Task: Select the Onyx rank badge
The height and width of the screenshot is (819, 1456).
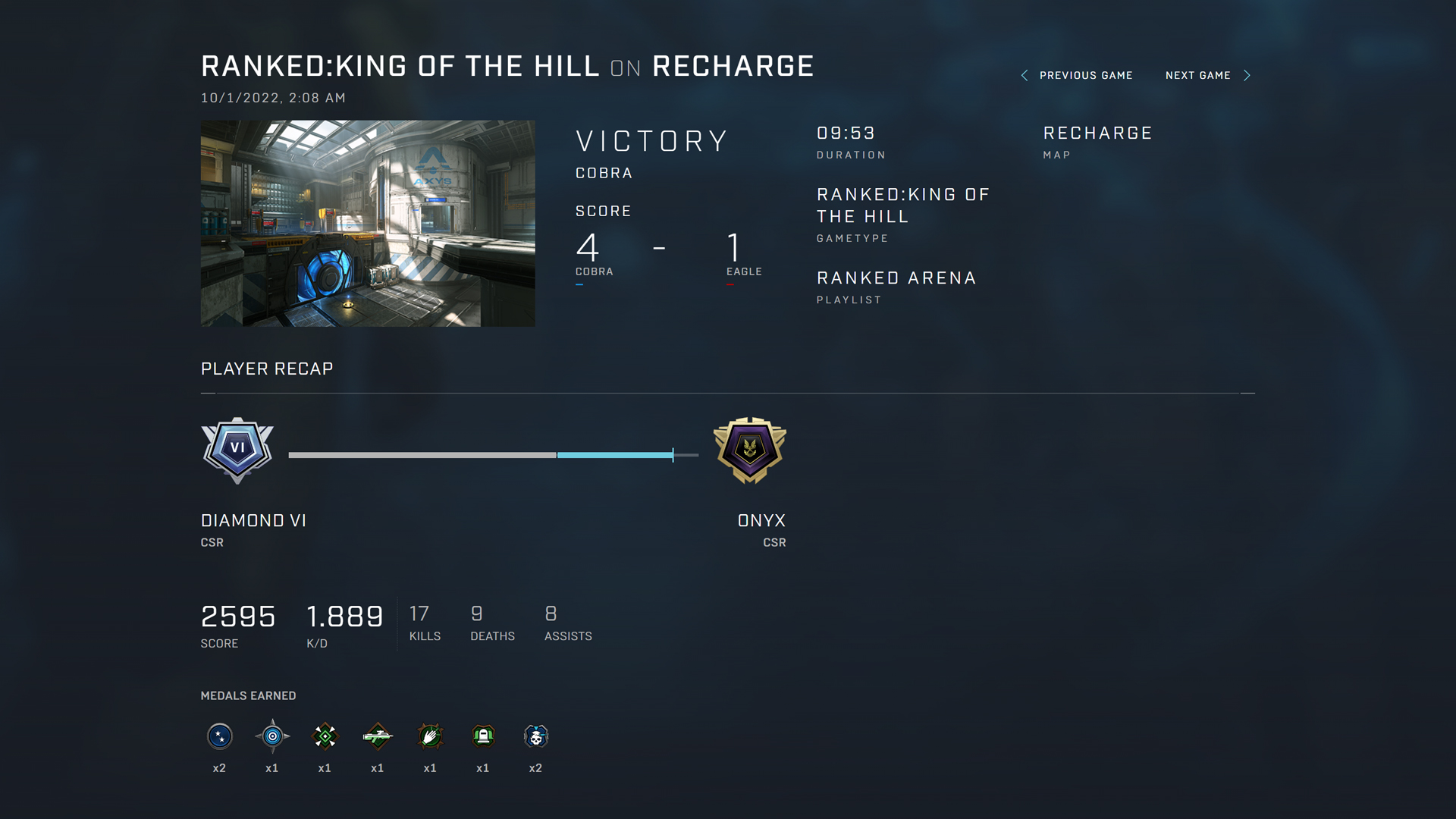Action: [750, 450]
